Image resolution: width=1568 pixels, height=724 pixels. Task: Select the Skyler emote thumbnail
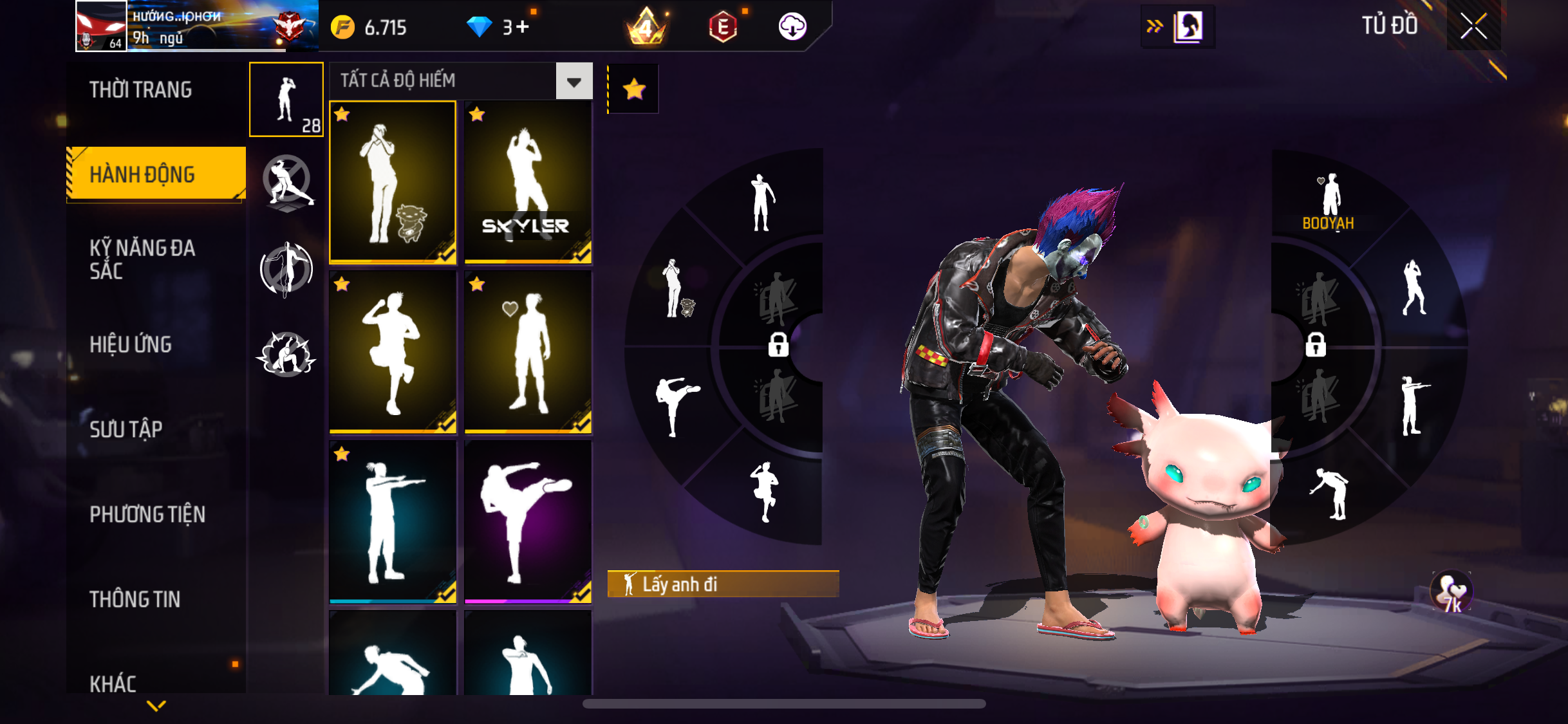coord(528,183)
